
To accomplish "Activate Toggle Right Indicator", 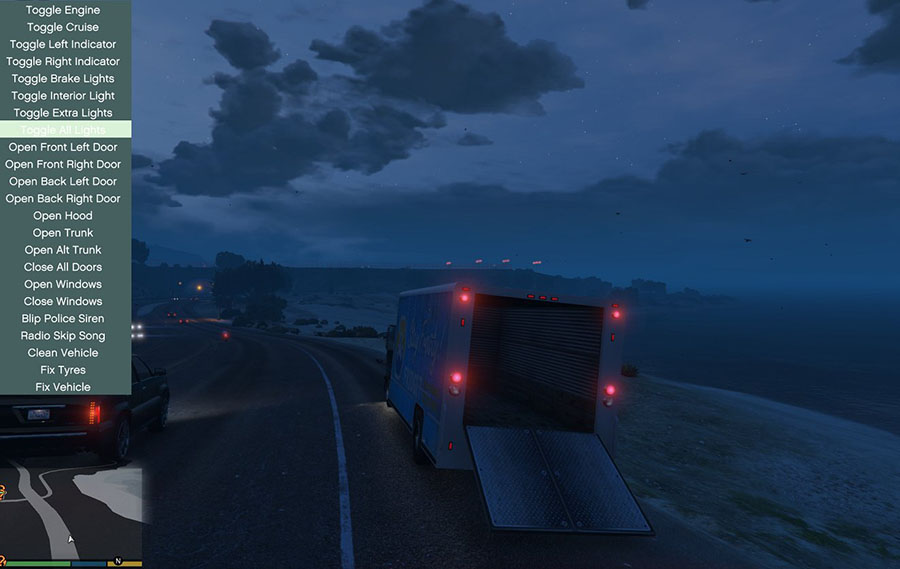I will (63, 61).
